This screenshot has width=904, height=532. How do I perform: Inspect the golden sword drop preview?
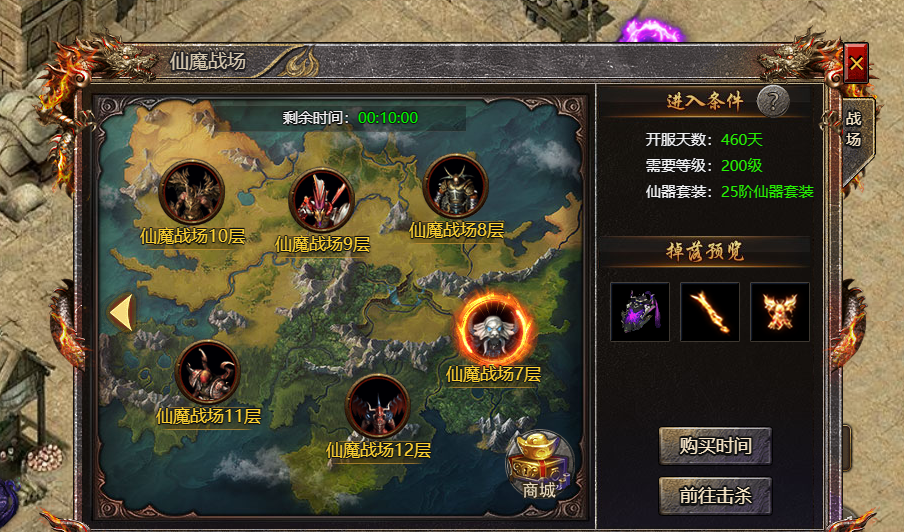tap(710, 312)
